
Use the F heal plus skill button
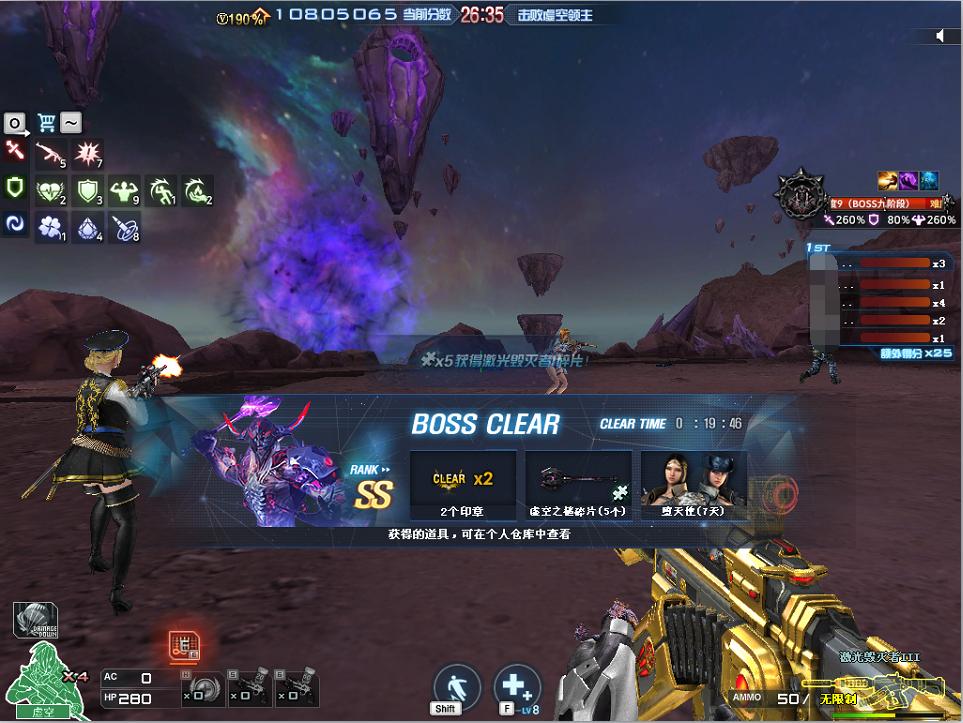point(516,687)
